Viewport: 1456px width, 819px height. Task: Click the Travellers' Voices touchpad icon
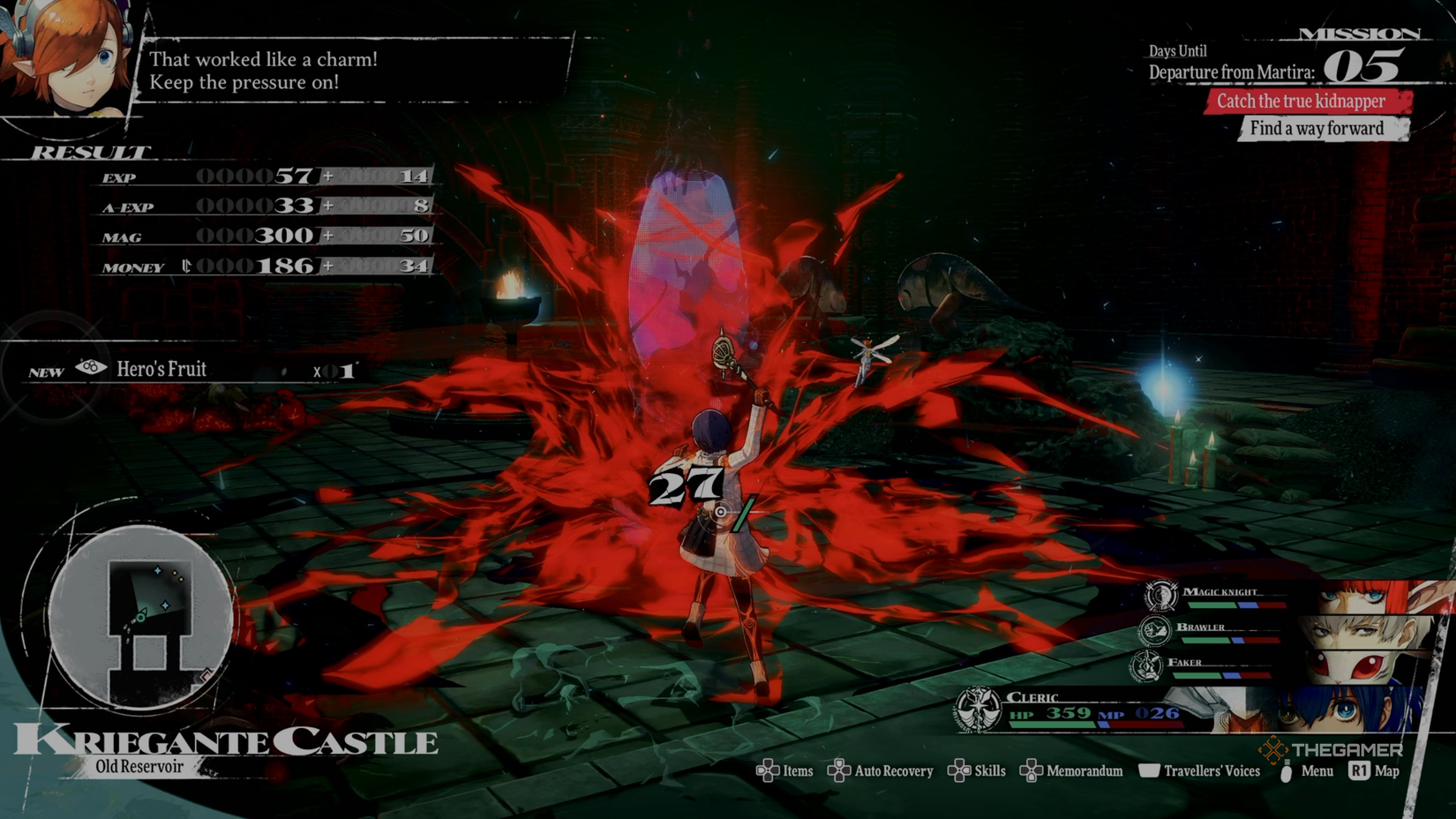[1150, 770]
